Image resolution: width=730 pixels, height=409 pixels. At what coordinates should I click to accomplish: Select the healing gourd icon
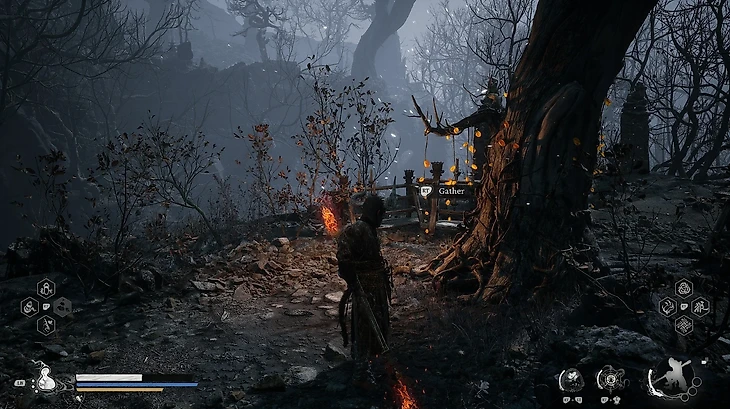coord(46,380)
